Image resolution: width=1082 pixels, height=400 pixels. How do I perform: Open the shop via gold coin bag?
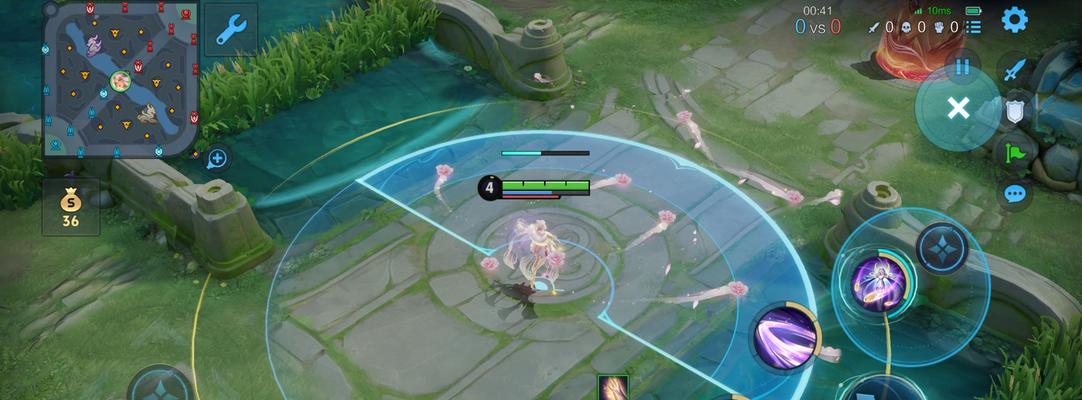coord(70,207)
